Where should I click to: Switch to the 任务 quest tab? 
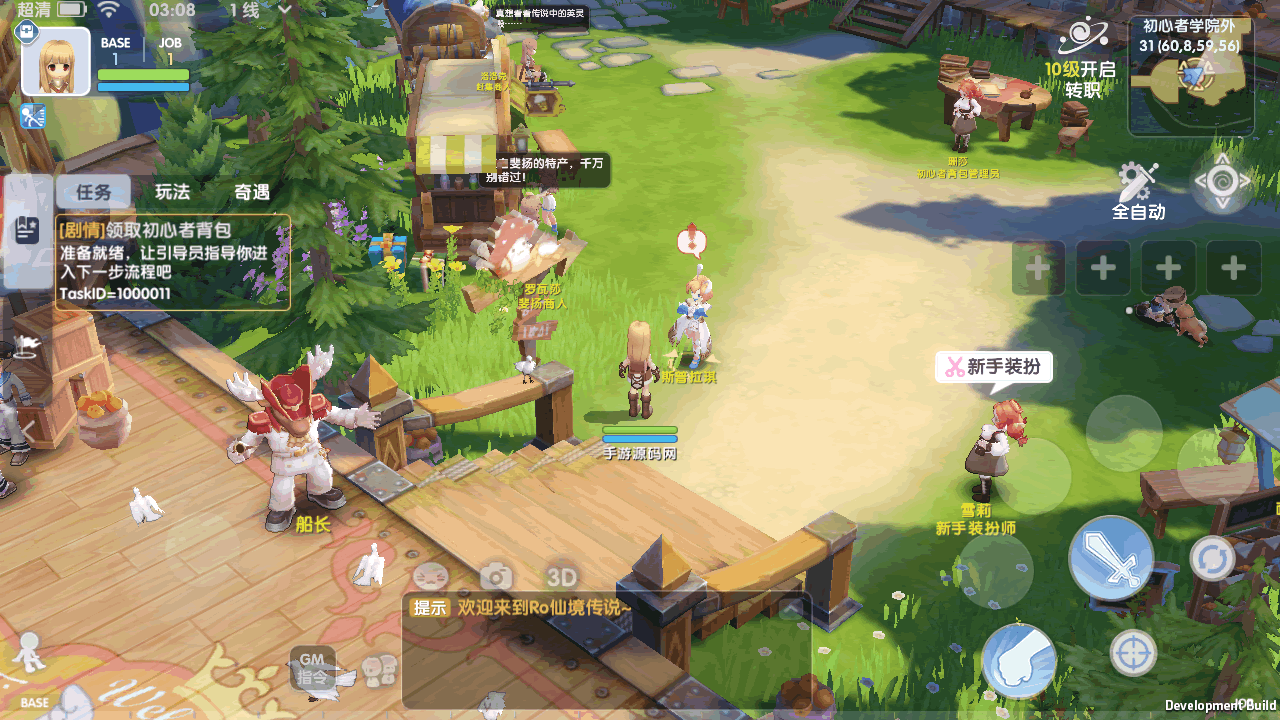click(x=92, y=192)
